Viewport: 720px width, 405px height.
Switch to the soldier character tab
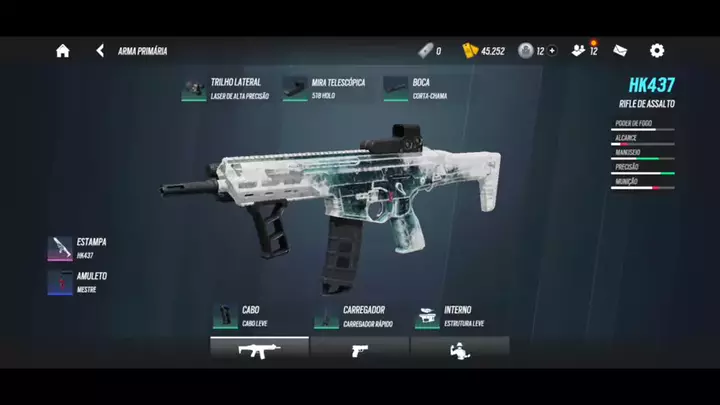coord(460,349)
